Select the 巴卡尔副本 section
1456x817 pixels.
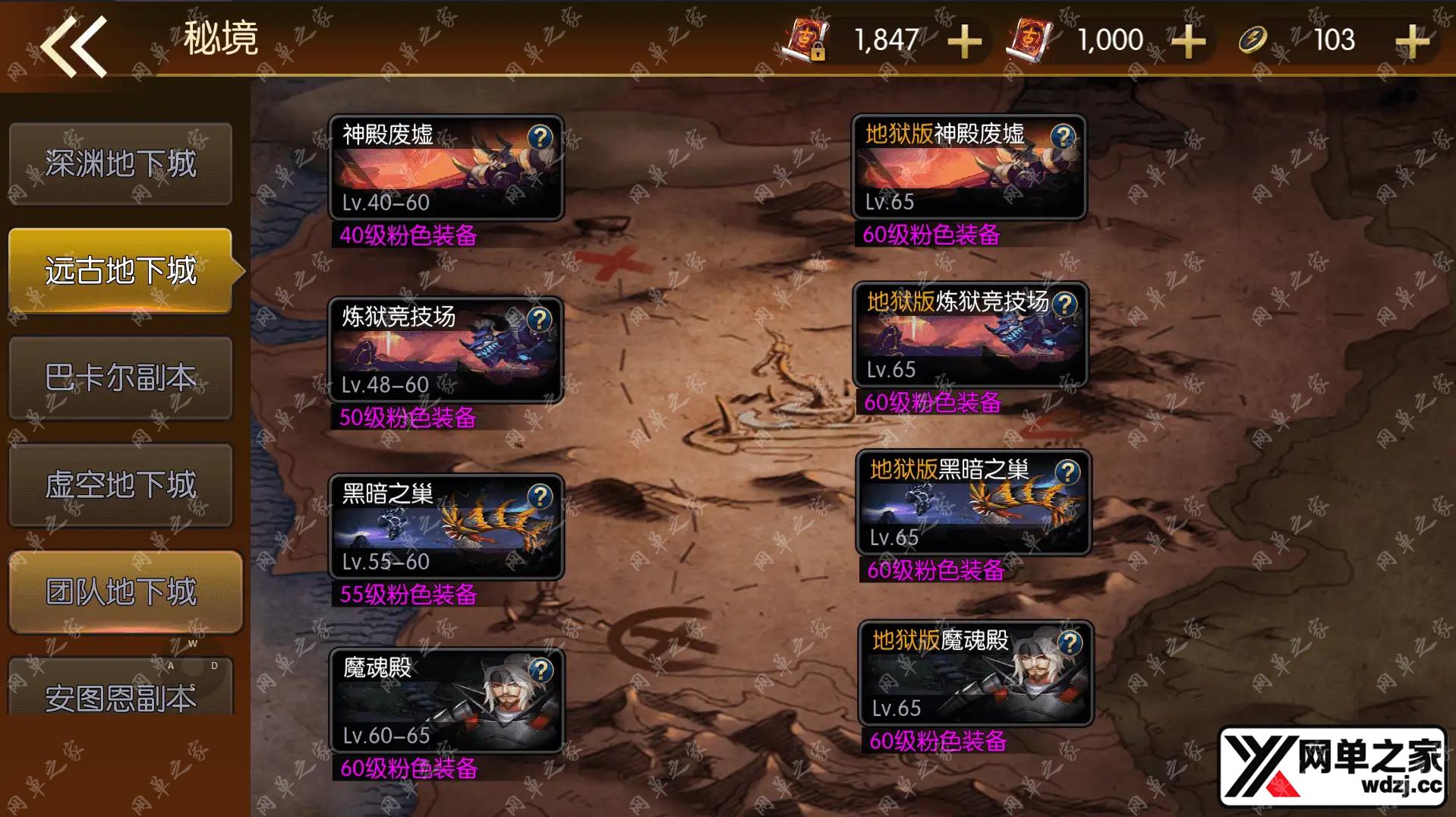[121, 377]
